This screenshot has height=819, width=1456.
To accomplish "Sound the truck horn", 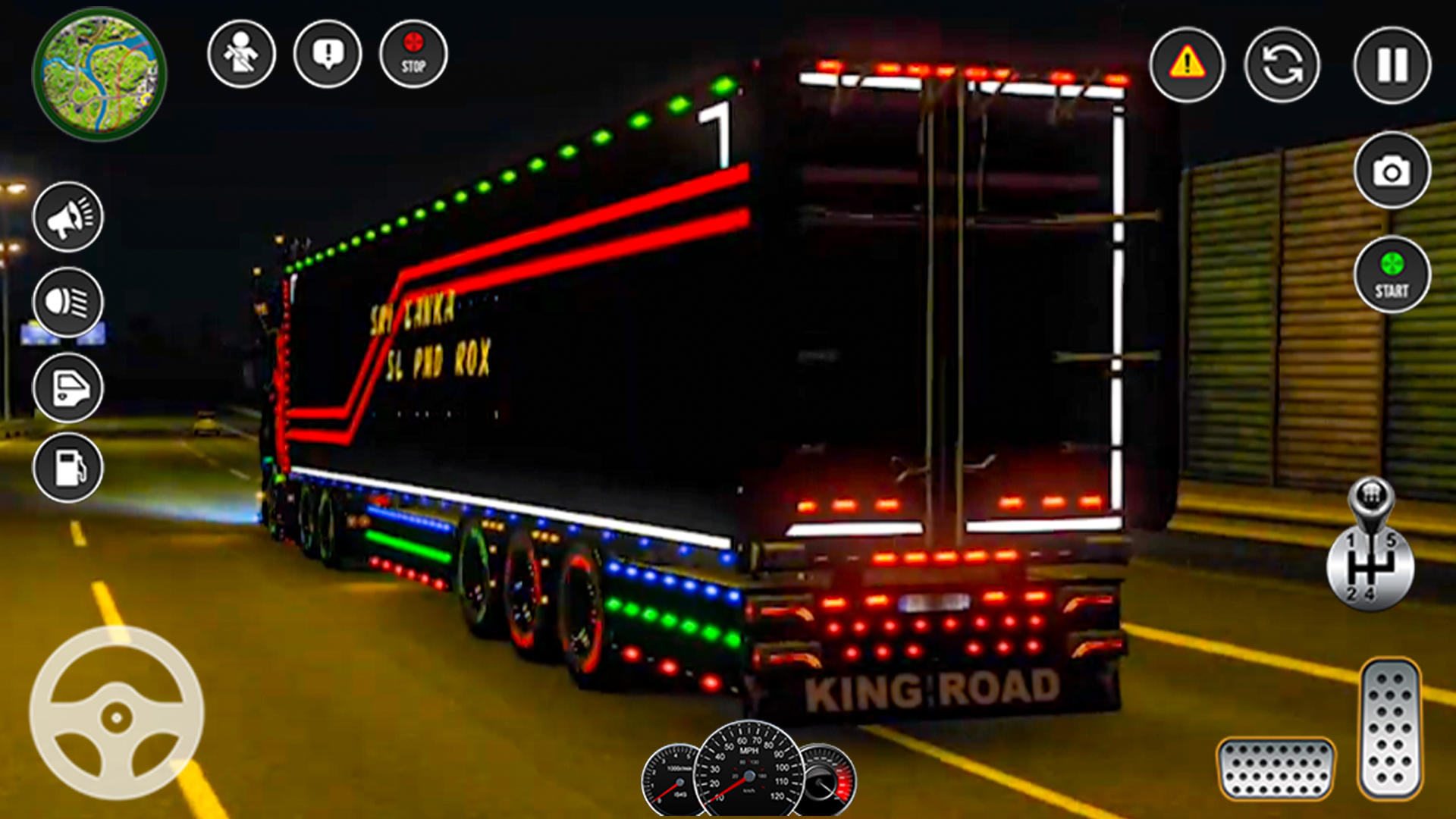I will click(67, 218).
